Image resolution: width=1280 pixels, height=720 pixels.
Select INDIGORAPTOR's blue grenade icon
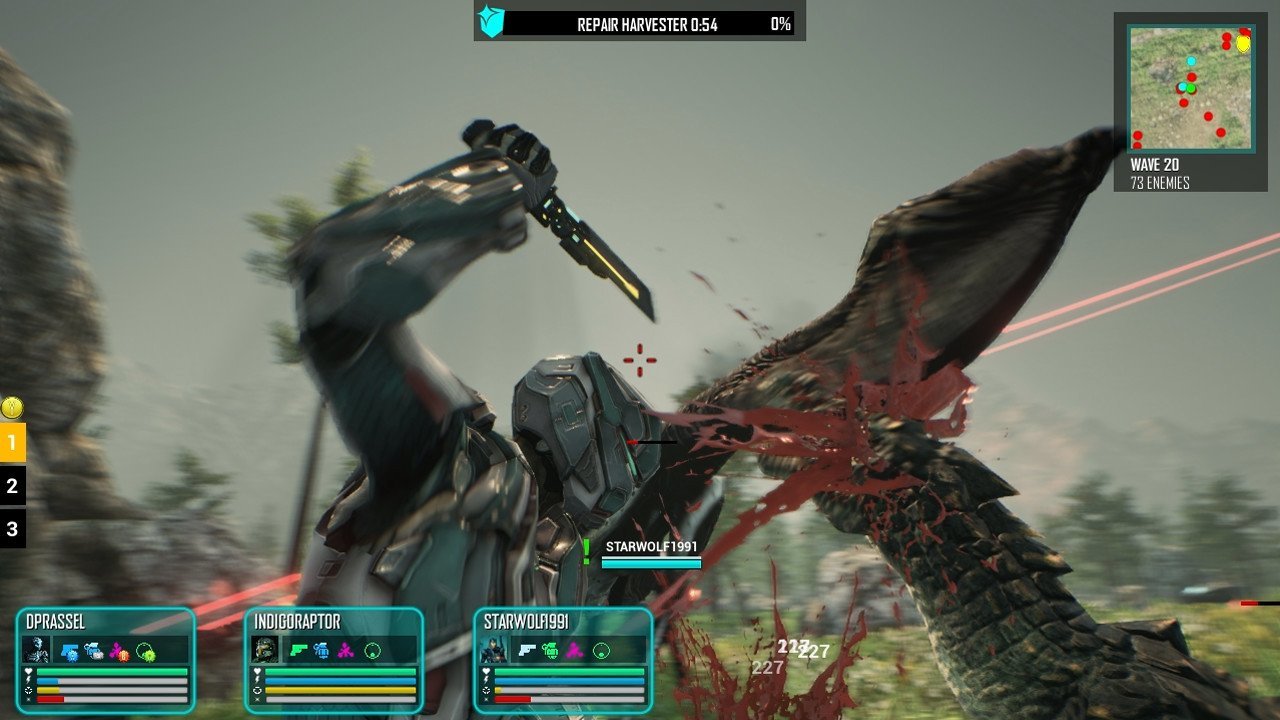(322, 651)
